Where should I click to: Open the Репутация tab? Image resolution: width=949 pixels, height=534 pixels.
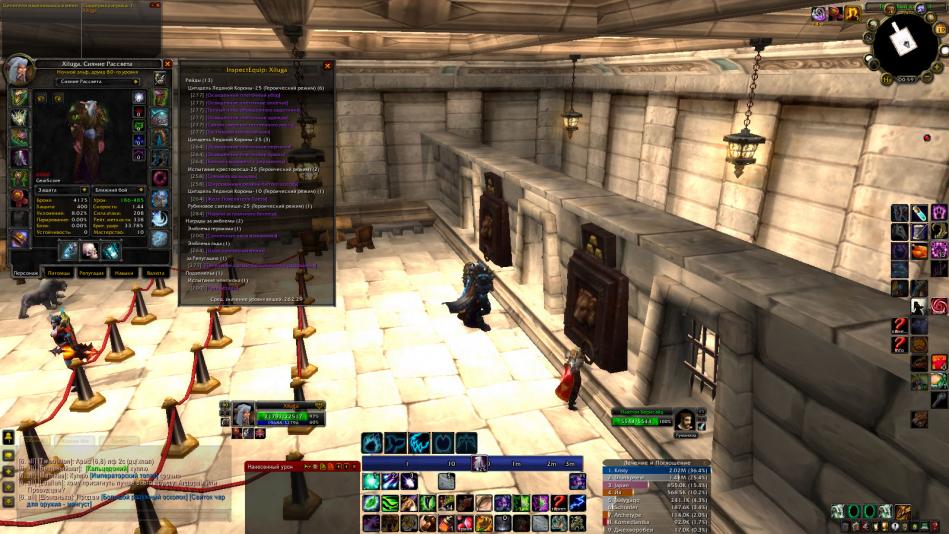(91, 272)
